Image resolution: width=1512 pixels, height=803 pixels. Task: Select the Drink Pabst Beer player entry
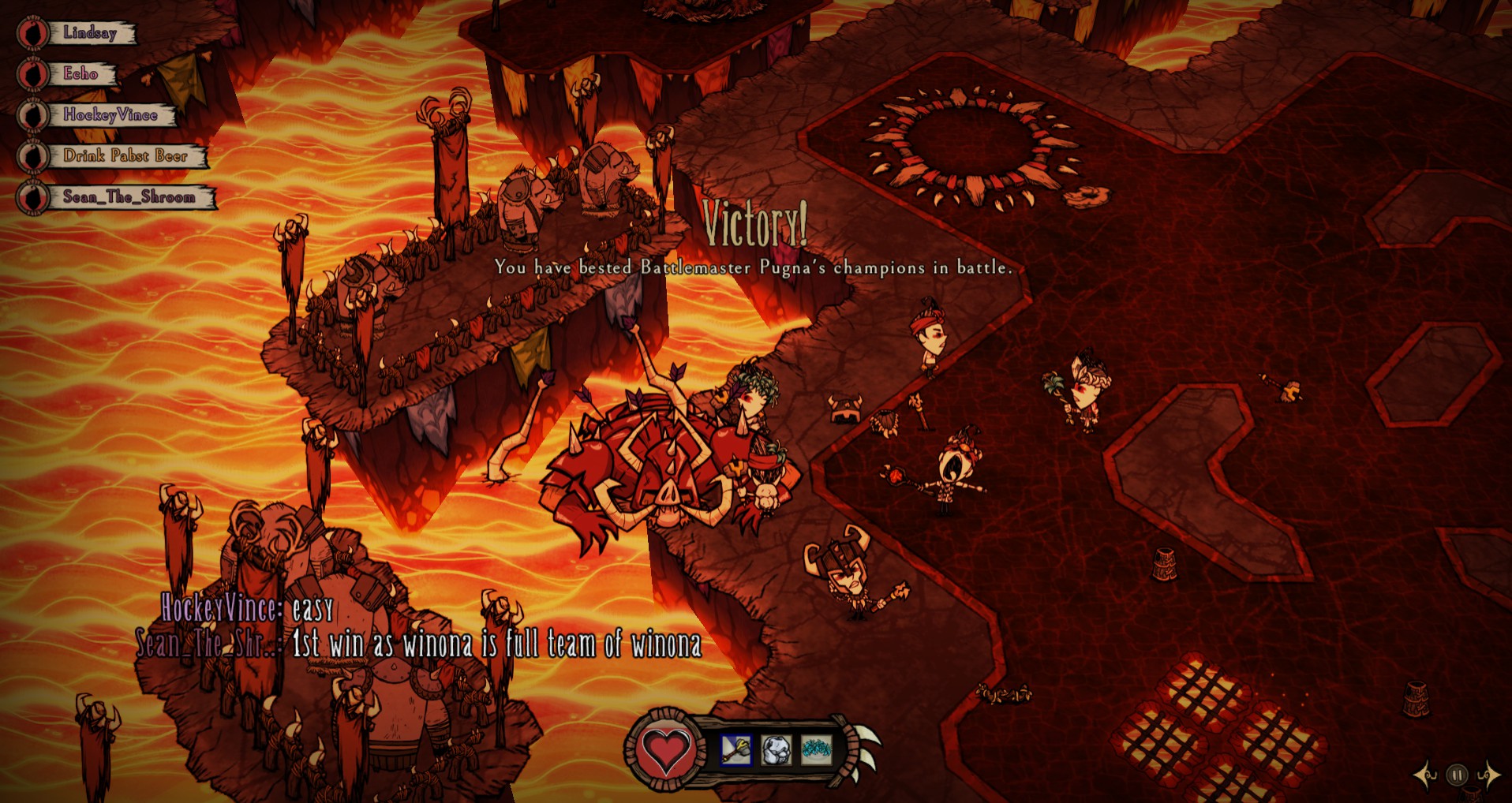tap(125, 156)
